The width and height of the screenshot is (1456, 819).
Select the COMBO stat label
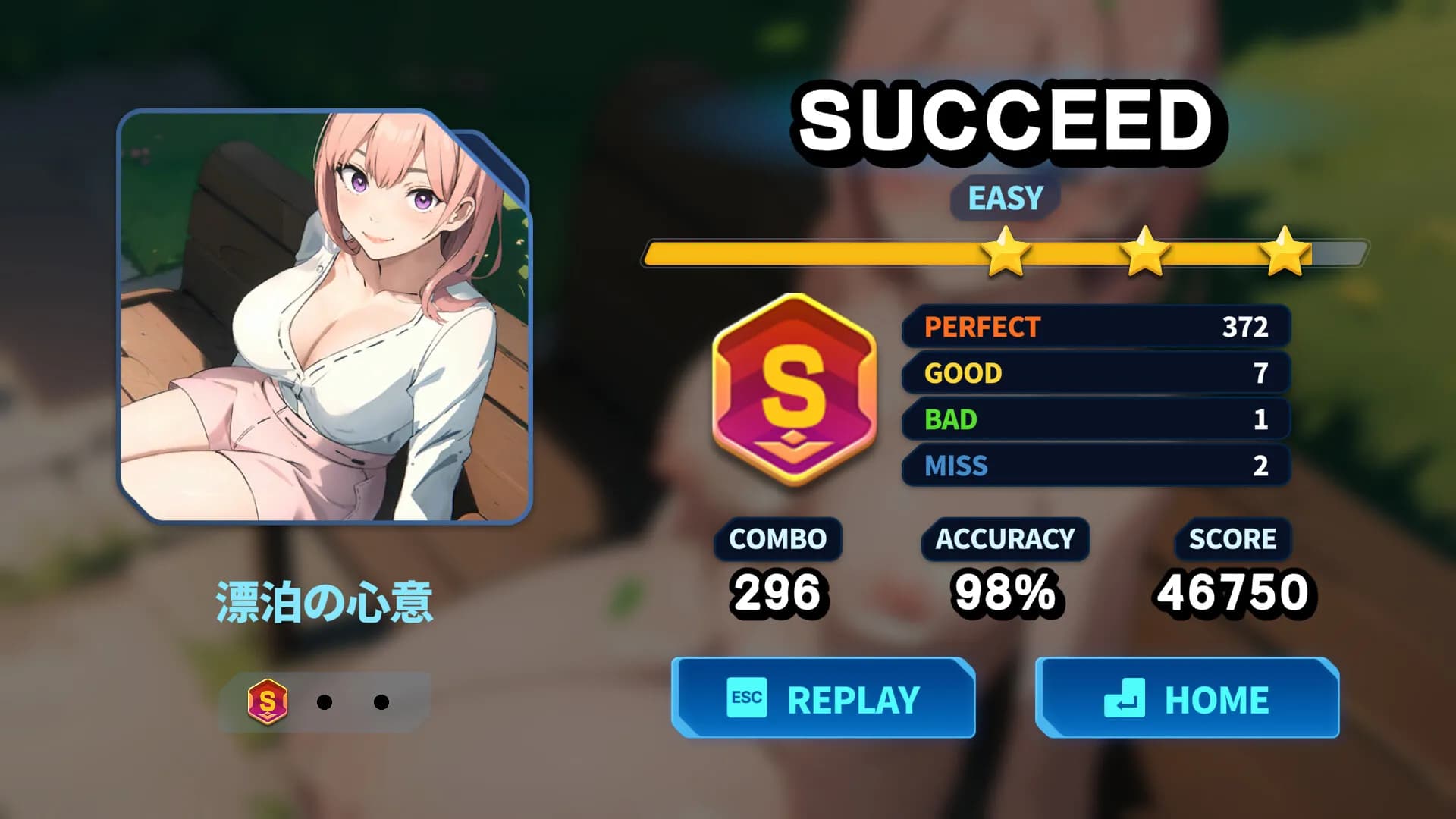(777, 539)
